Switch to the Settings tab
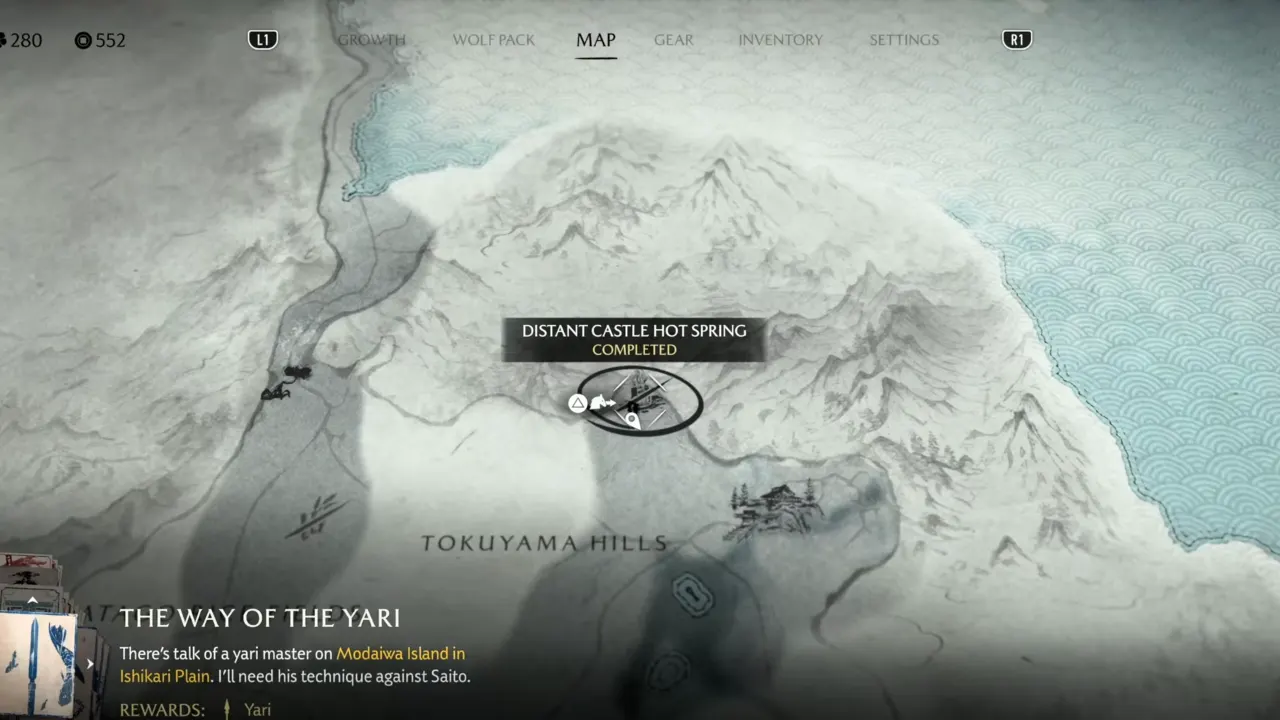1280x720 pixels. [x=903, y=40]
